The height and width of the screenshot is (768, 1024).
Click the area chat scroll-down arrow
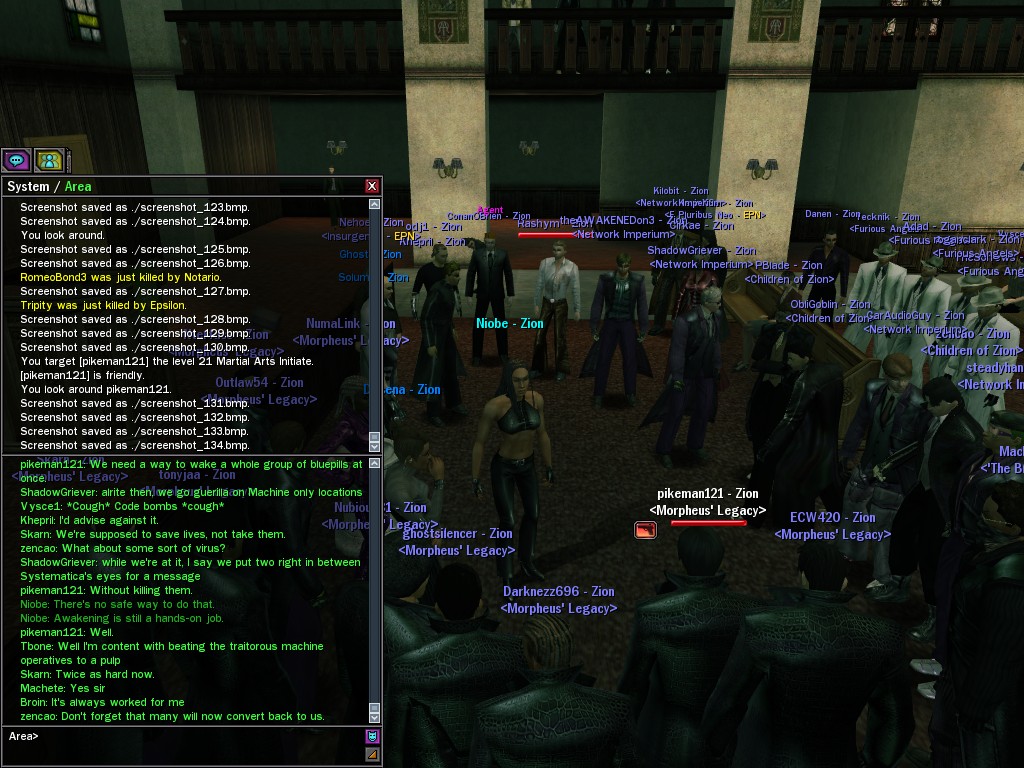click(x=375, y=718)
